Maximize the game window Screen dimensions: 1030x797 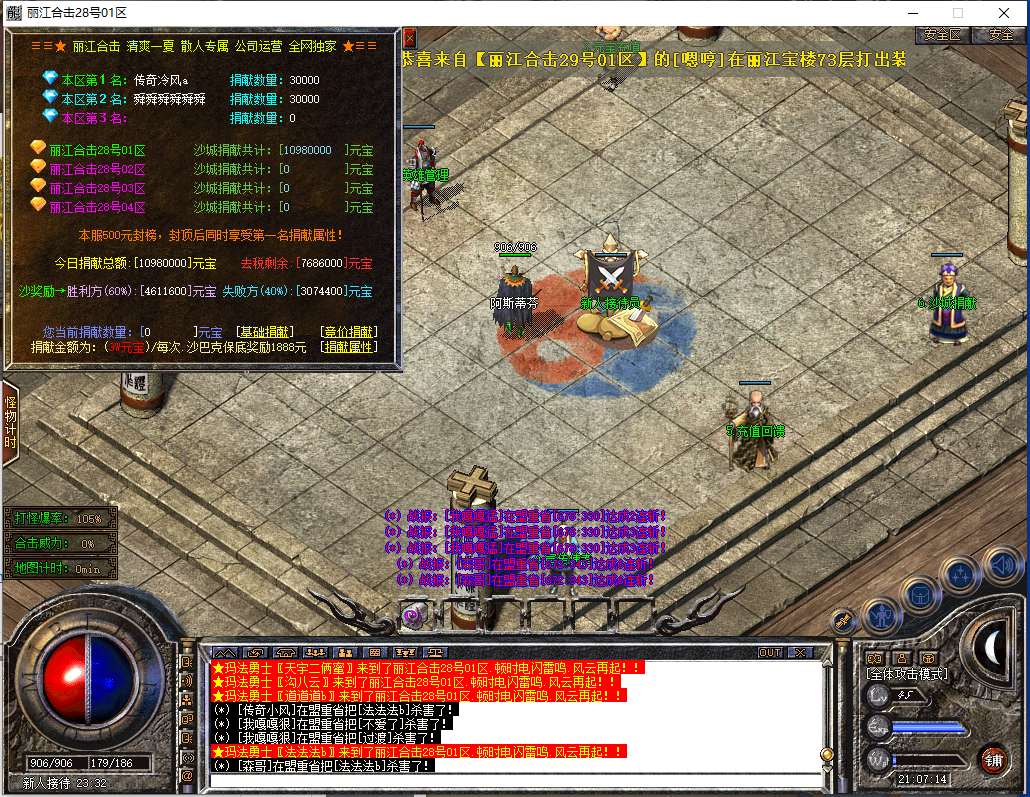pyautogui.click(x=957, y=13)
